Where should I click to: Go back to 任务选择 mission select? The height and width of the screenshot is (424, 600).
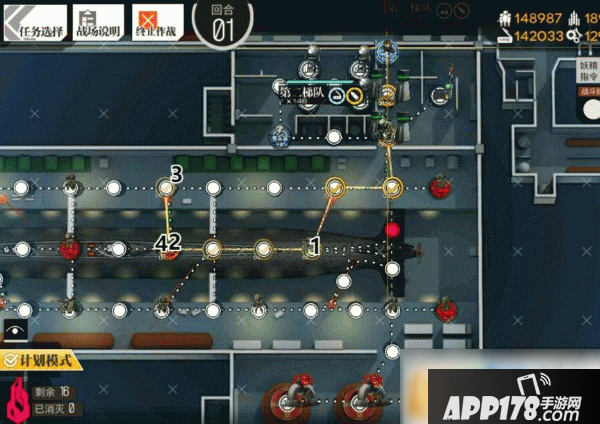click(x=33, y=21)
